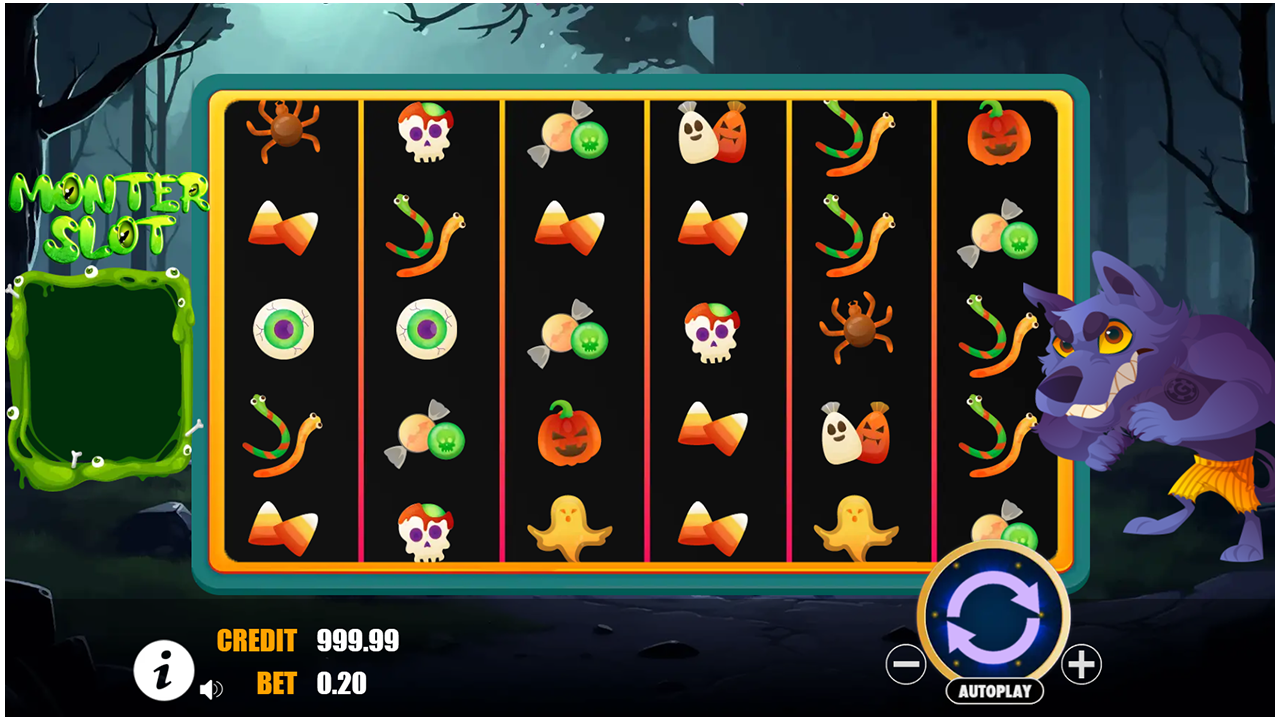This screenshot has height=720, width=1280.
Task: Enable AUTOPLAY mode
Action: (x=993, y=689)
